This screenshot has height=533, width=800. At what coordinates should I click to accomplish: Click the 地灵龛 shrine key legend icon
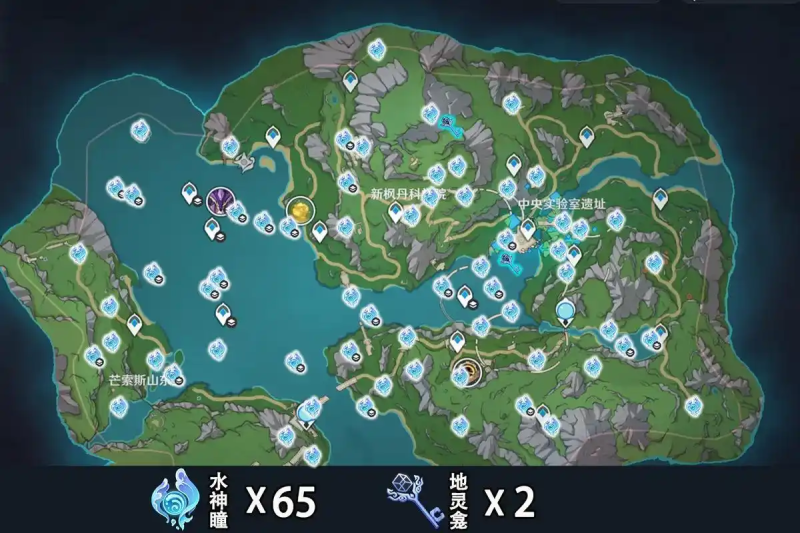(x=412, y=499)
